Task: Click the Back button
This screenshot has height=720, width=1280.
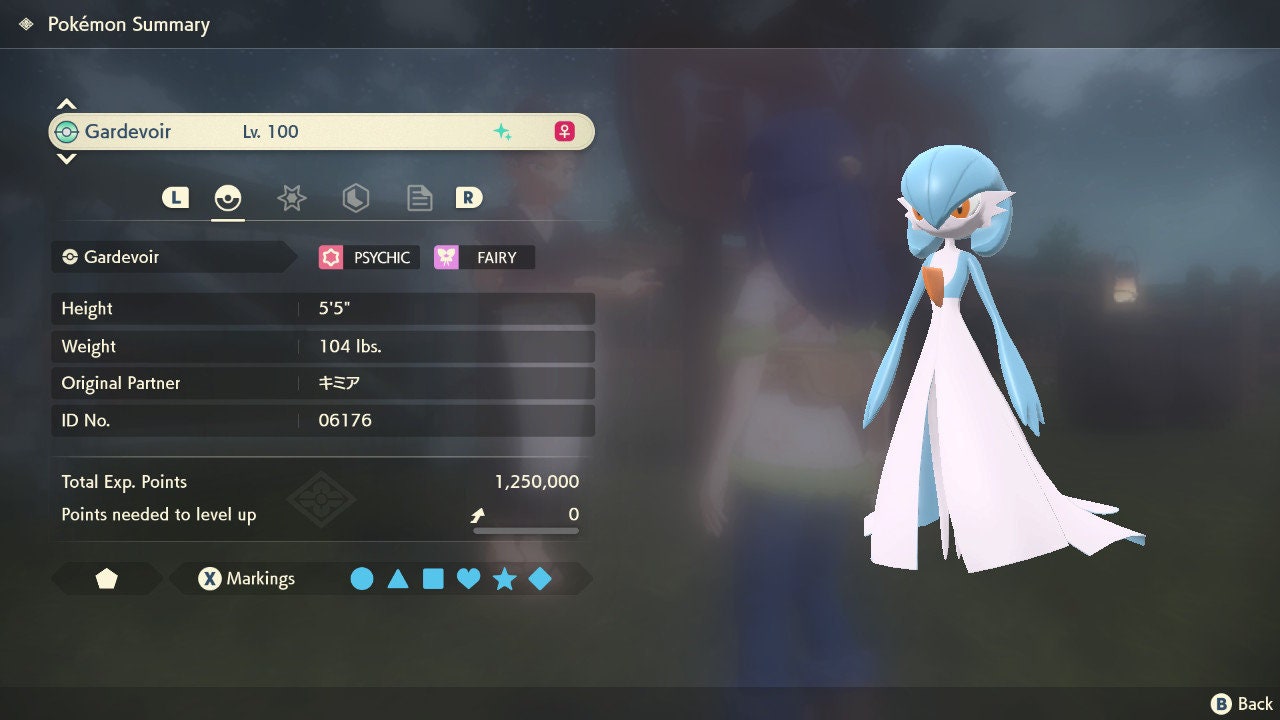Action: pyautogui.click(x=1242, y=704)
